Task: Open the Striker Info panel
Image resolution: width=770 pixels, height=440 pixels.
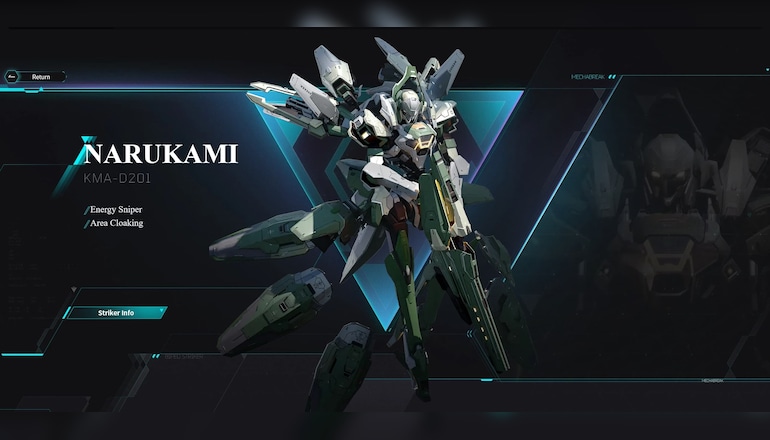Action: coord(115,313)
